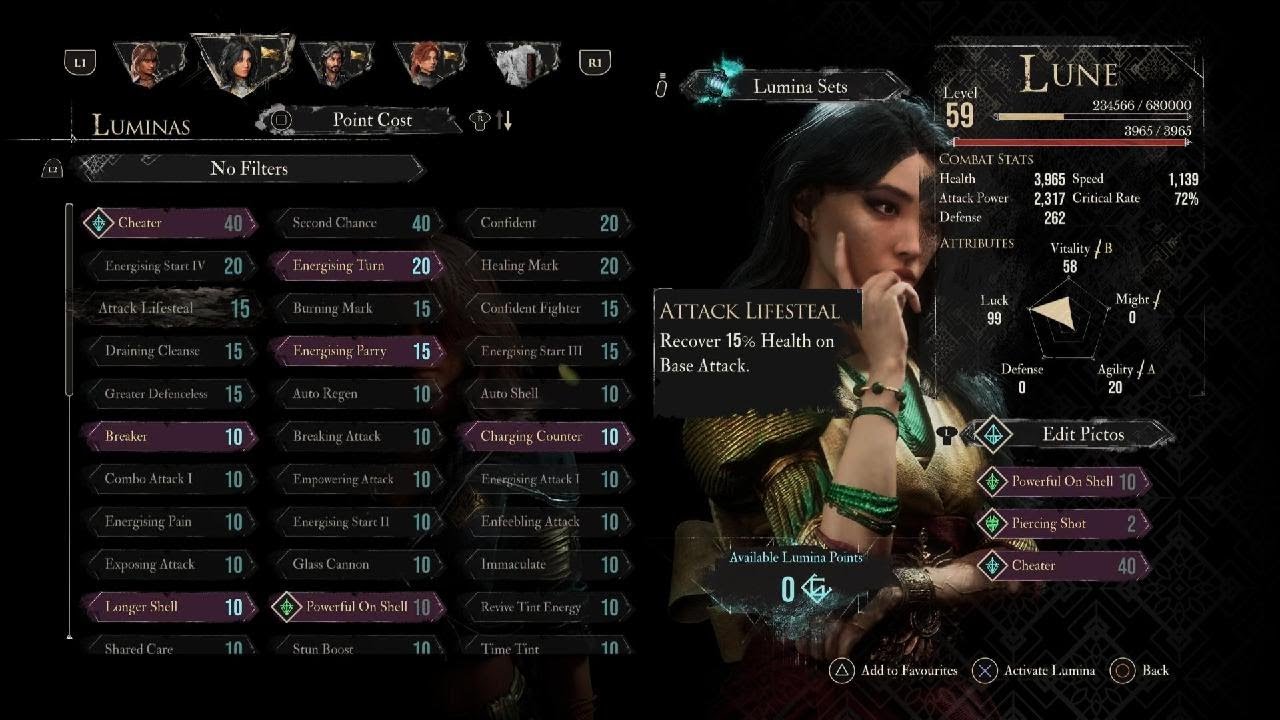Open the No Filters filter bar

pos(250,169)
